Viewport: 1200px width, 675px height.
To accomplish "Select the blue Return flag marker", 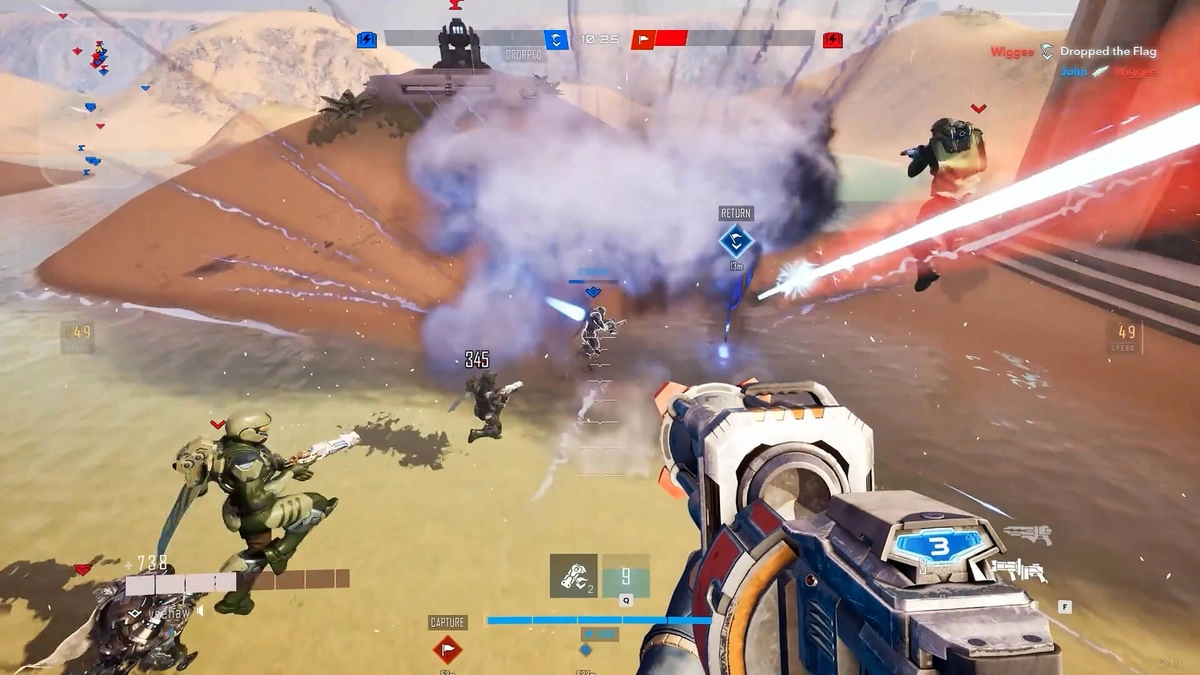I will (736, 241).
